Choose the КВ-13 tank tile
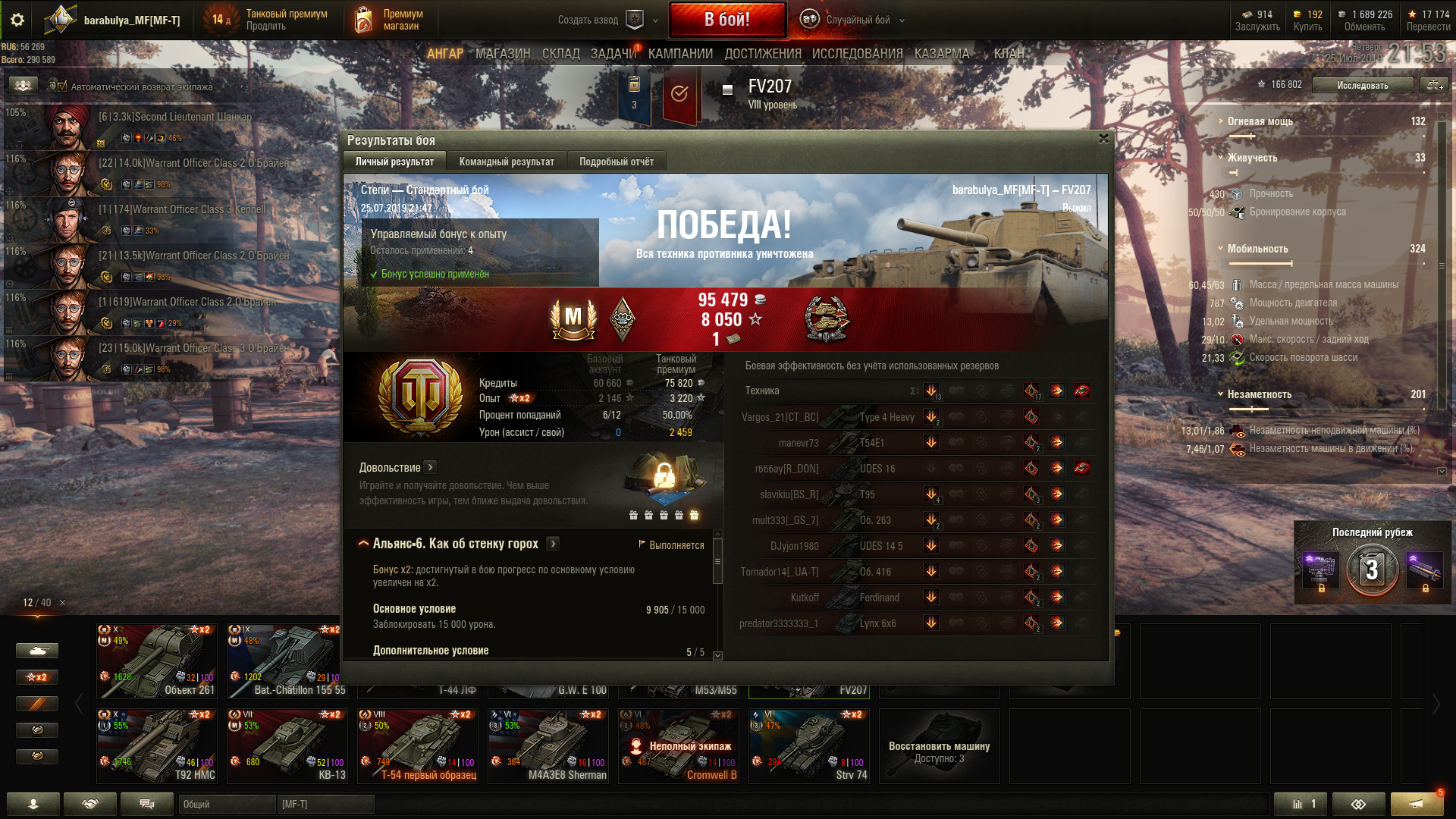Screen dimensions: 1456x819 click(287, 745)
